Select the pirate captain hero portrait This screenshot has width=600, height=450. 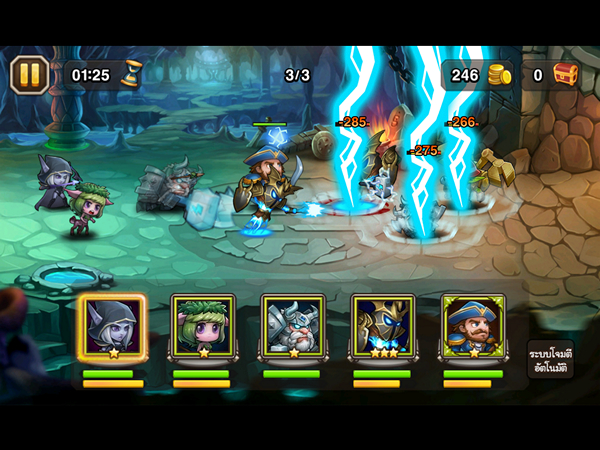[472, 327]
